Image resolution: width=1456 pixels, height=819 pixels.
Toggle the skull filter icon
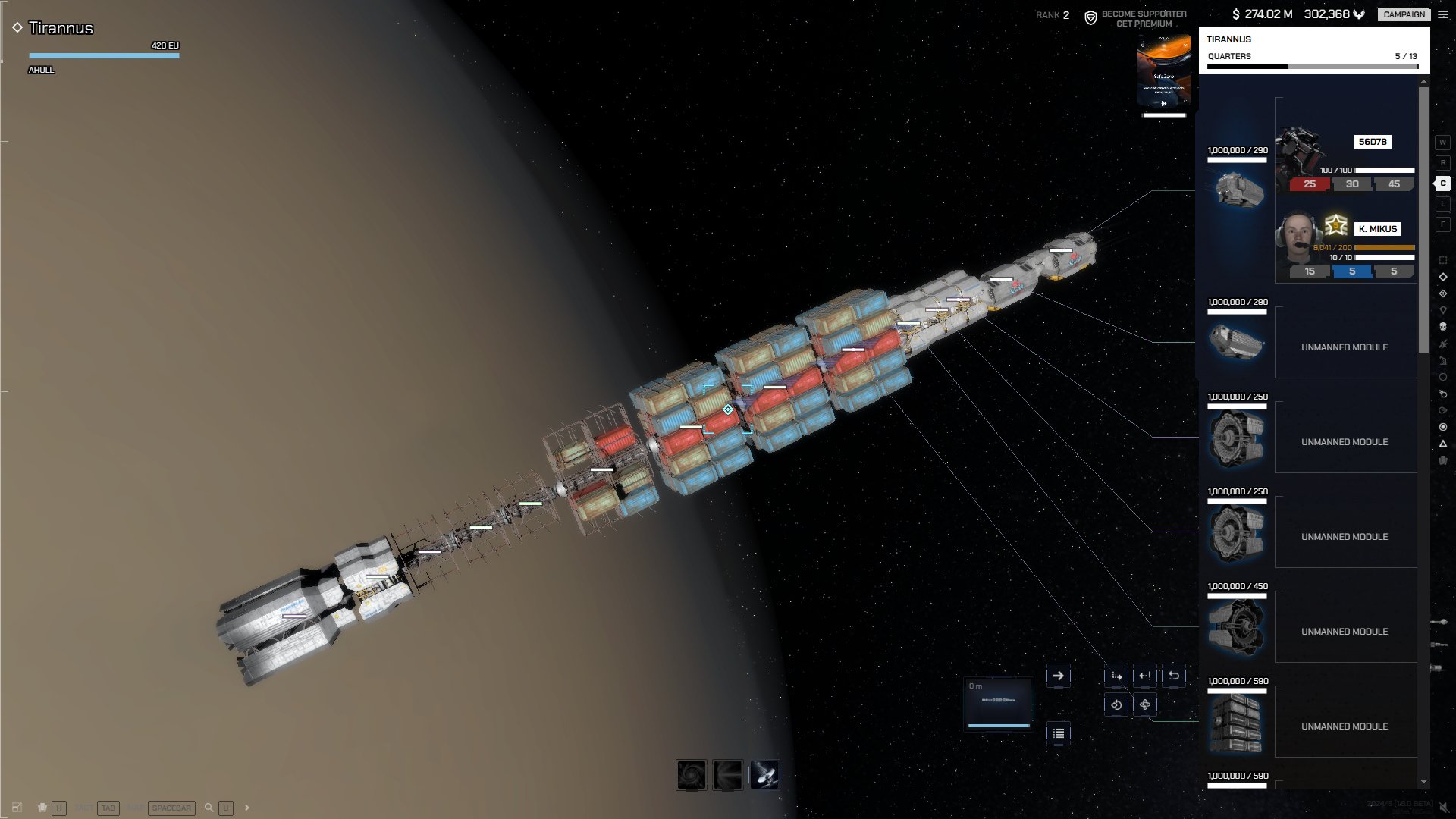point(1442,327)
